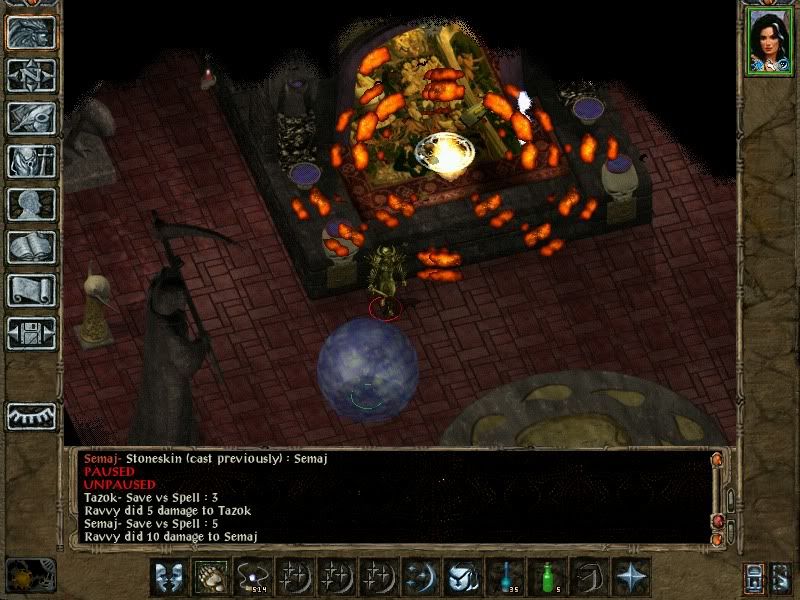Open the area map screen
The image size is (800, 600).
coord(31,74)
